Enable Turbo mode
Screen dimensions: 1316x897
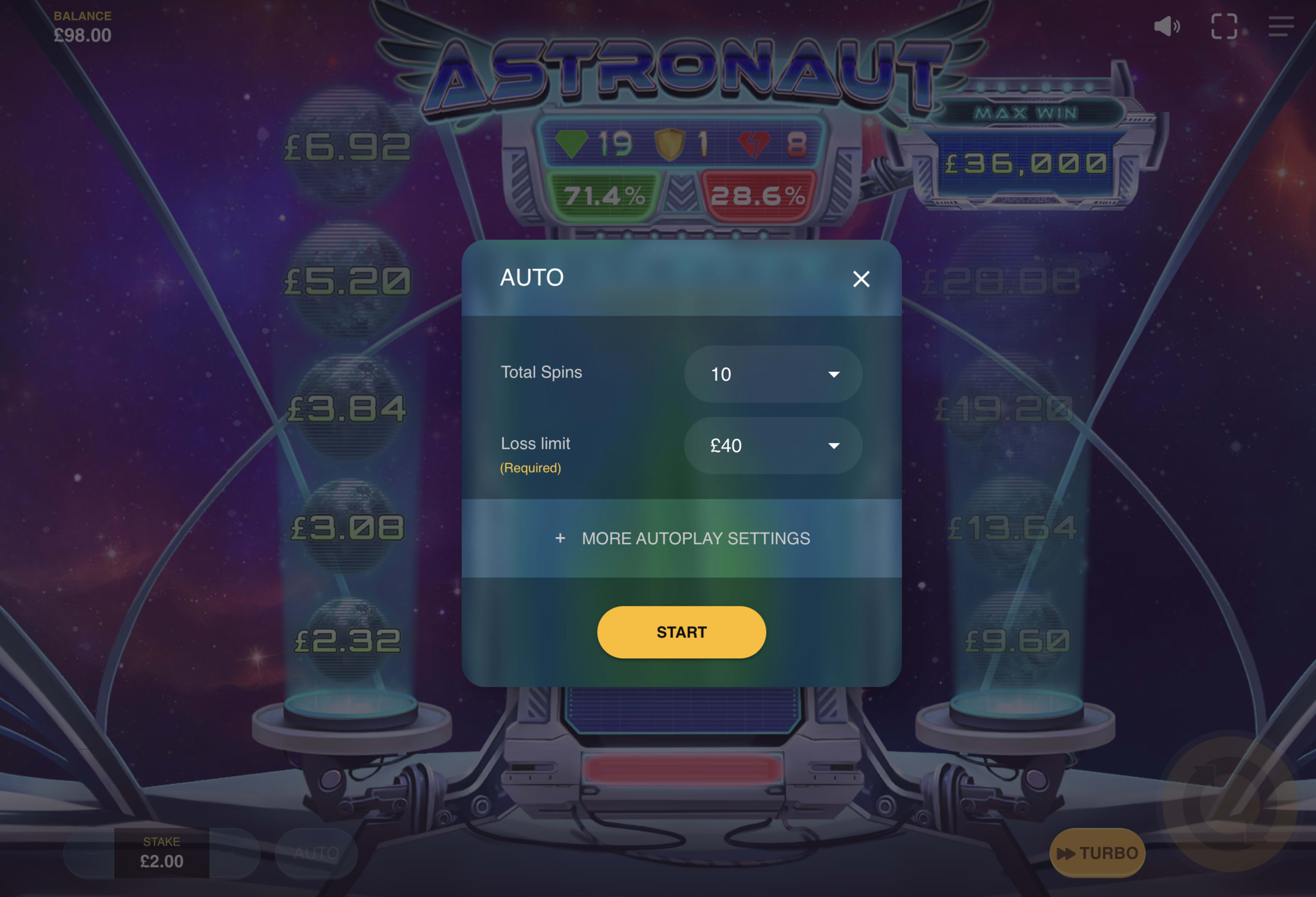pyautogui.click(x=1097, y=853)
